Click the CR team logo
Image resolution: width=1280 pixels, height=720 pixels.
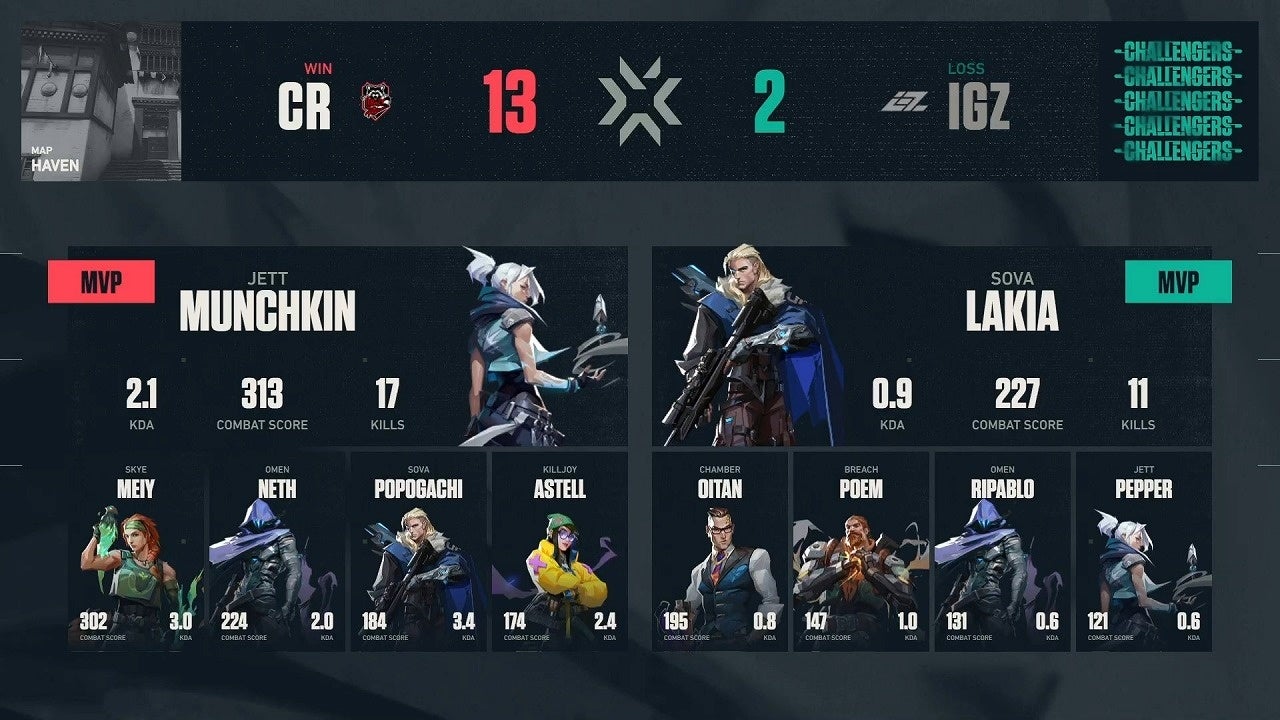[x=376, y=101]
